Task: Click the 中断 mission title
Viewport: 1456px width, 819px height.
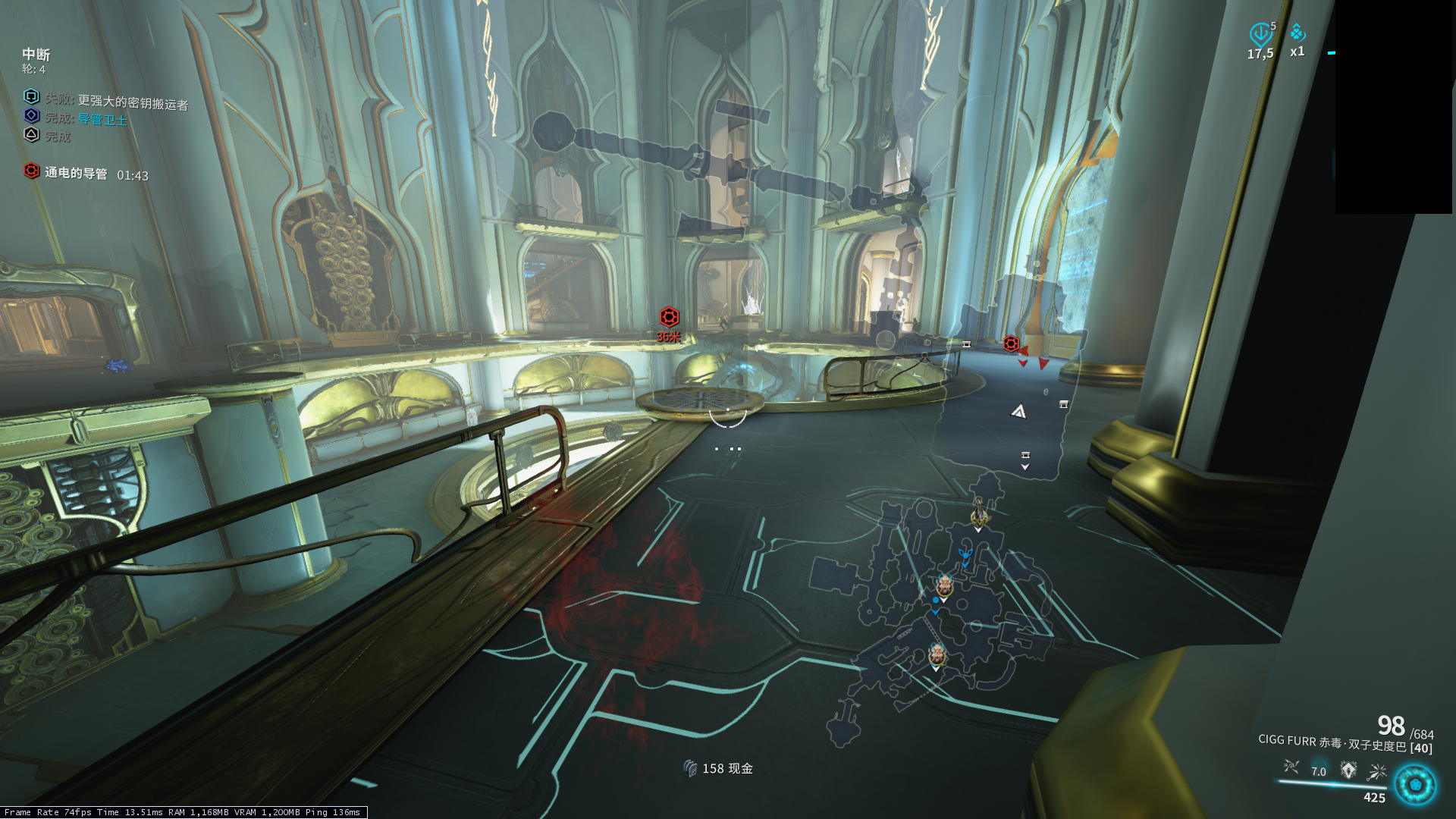Action: 36,55
